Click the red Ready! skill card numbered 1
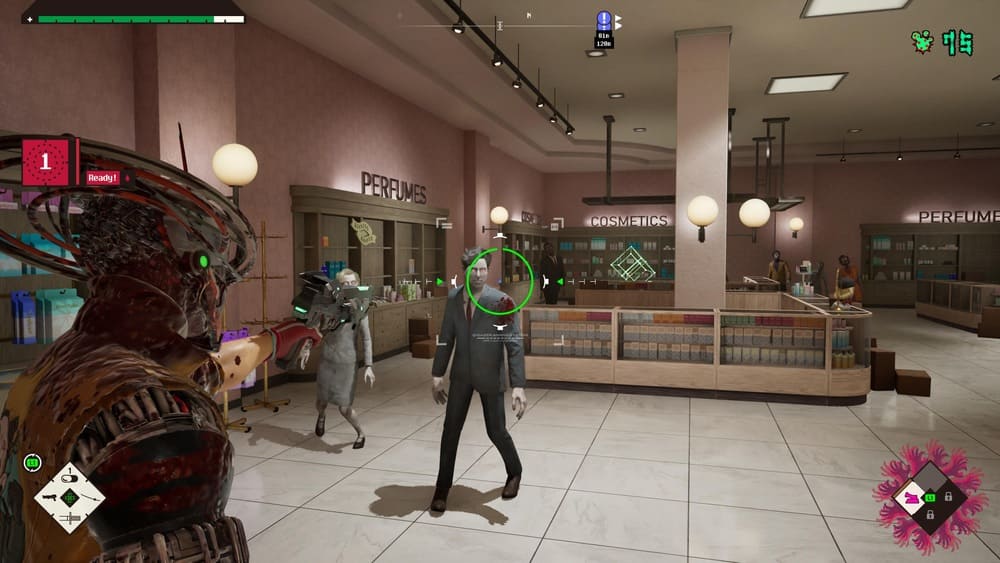This screenshot has height=563, width=1000. (46, 162)
